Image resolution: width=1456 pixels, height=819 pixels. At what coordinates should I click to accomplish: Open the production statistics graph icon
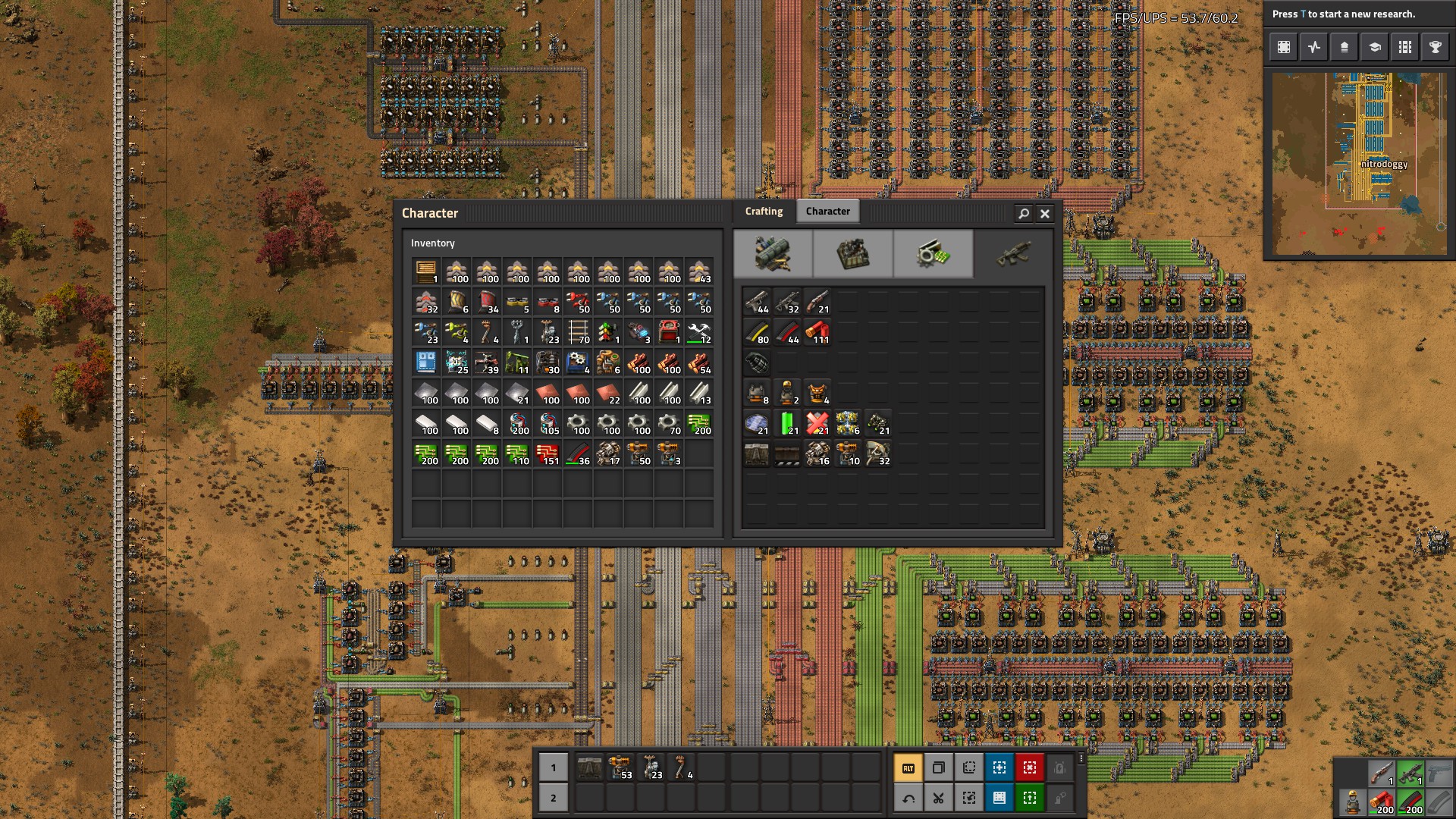(x=1313, y=46)
